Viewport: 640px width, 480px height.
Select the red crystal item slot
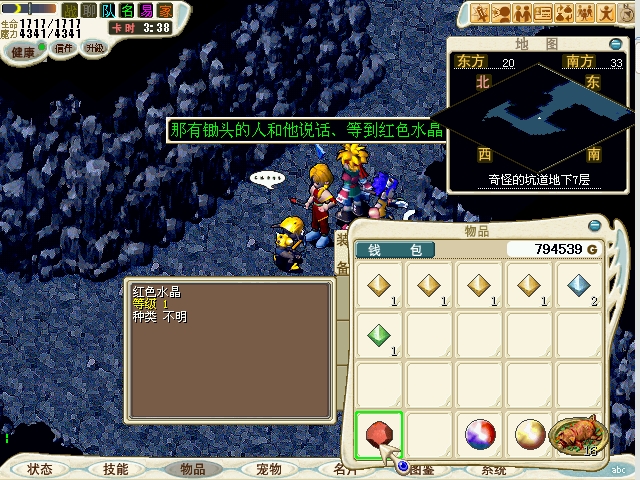click(378, 435)
